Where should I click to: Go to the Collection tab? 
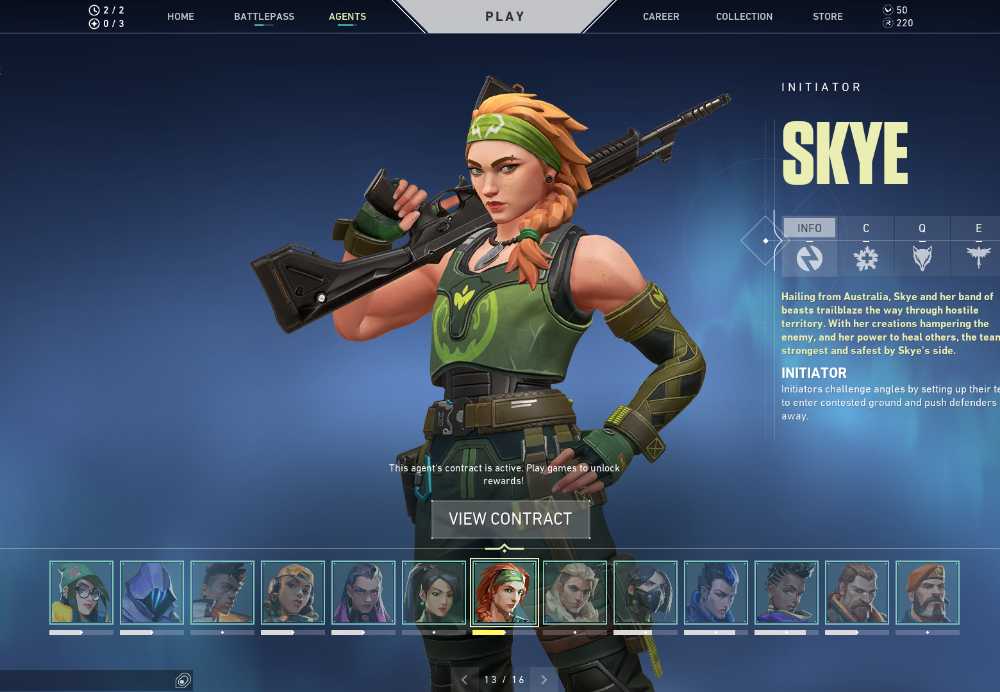tap(744, 17)
